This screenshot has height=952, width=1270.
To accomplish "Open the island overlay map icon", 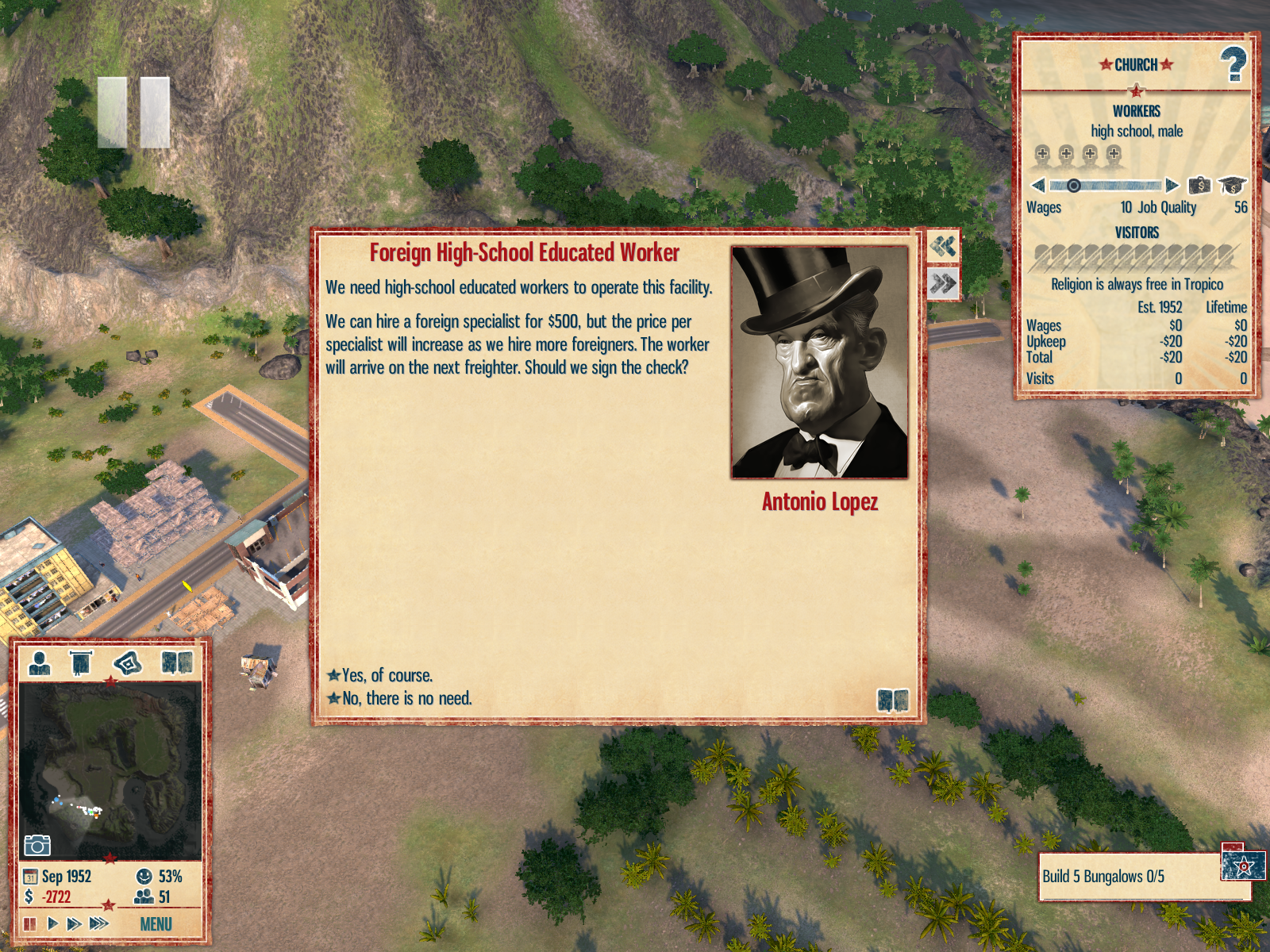I will click(128, 662).
